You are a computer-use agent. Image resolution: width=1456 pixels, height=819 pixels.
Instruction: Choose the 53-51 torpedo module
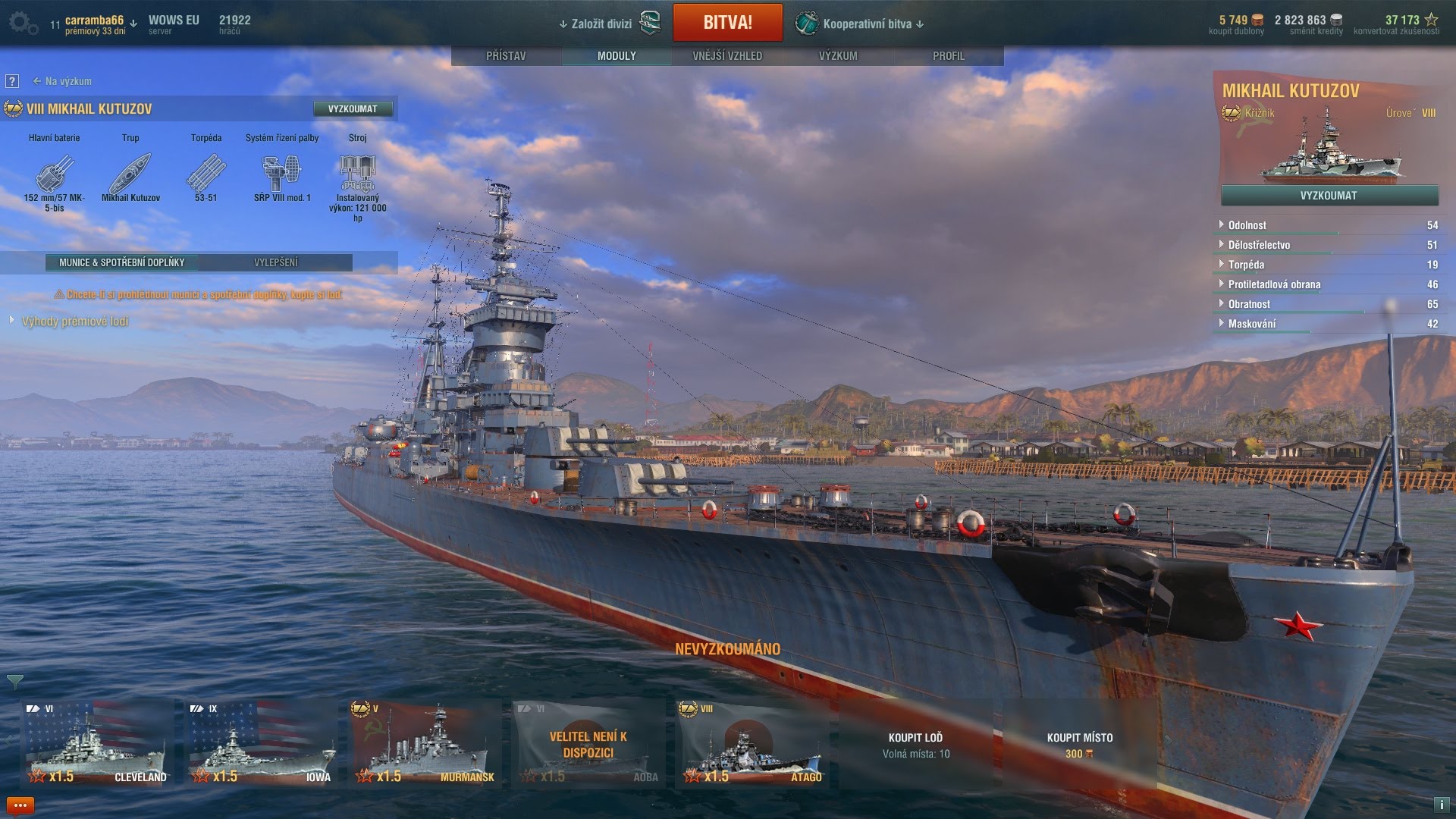point(206,176)
